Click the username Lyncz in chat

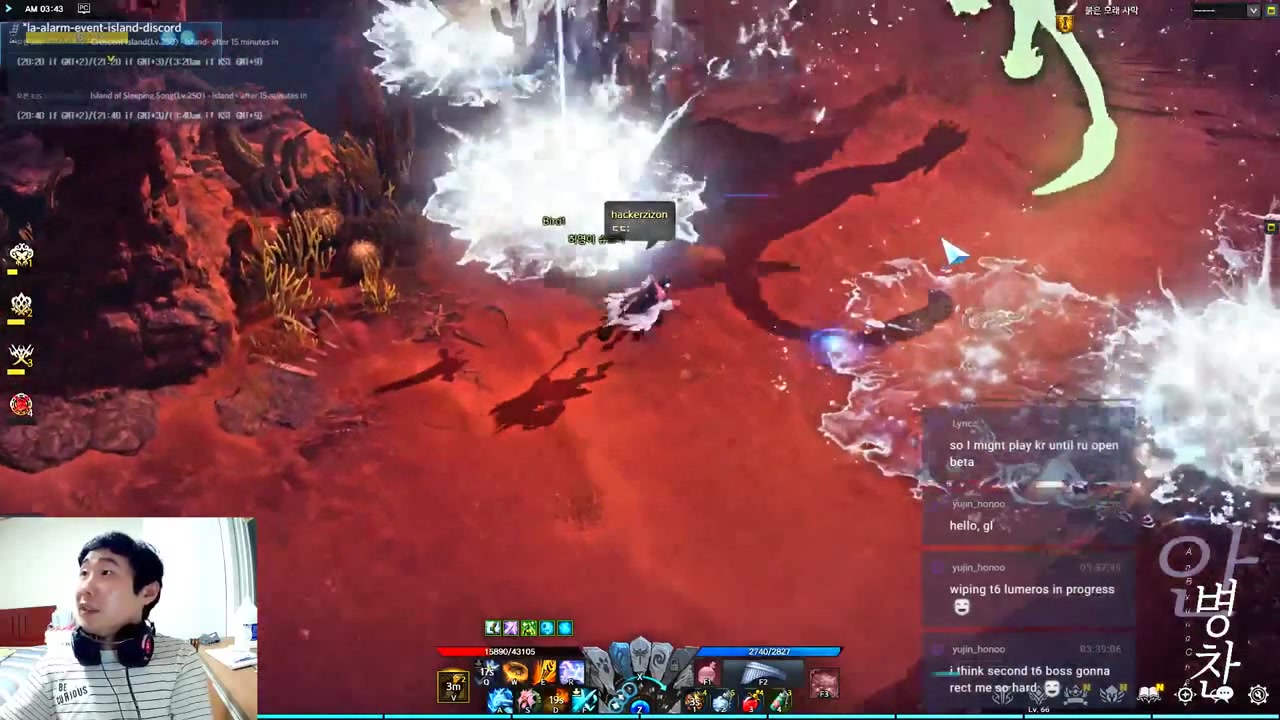coord(964,423)
